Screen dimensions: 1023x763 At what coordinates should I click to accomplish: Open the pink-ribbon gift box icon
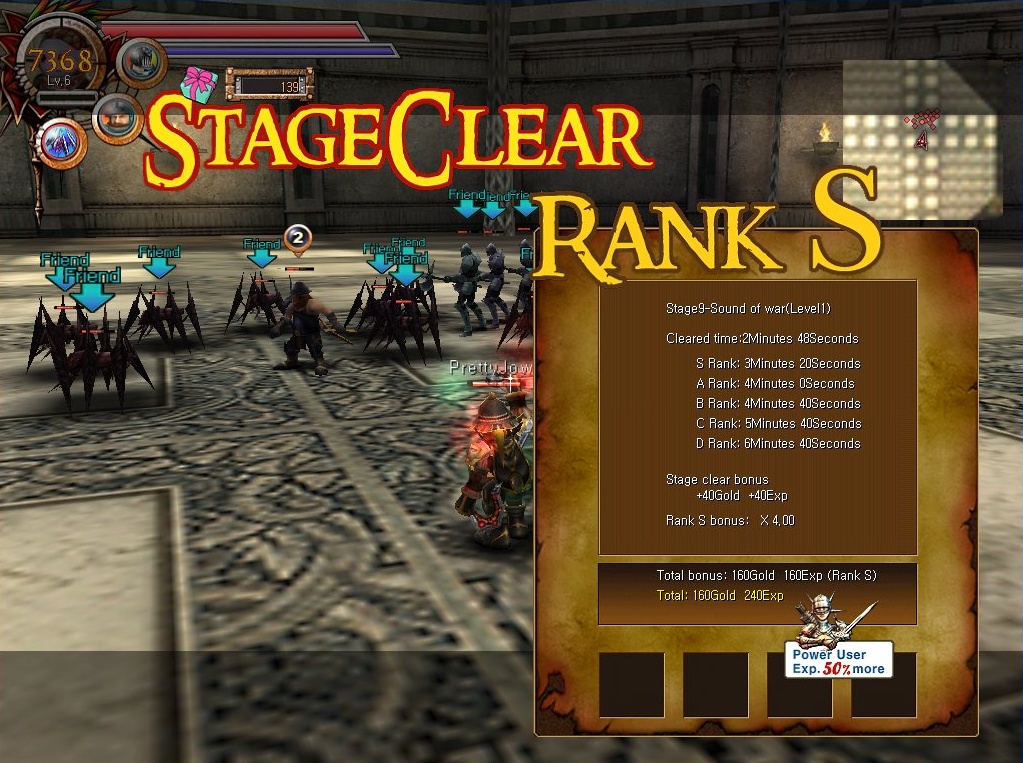pyautogui.click(x=200, y=84)
